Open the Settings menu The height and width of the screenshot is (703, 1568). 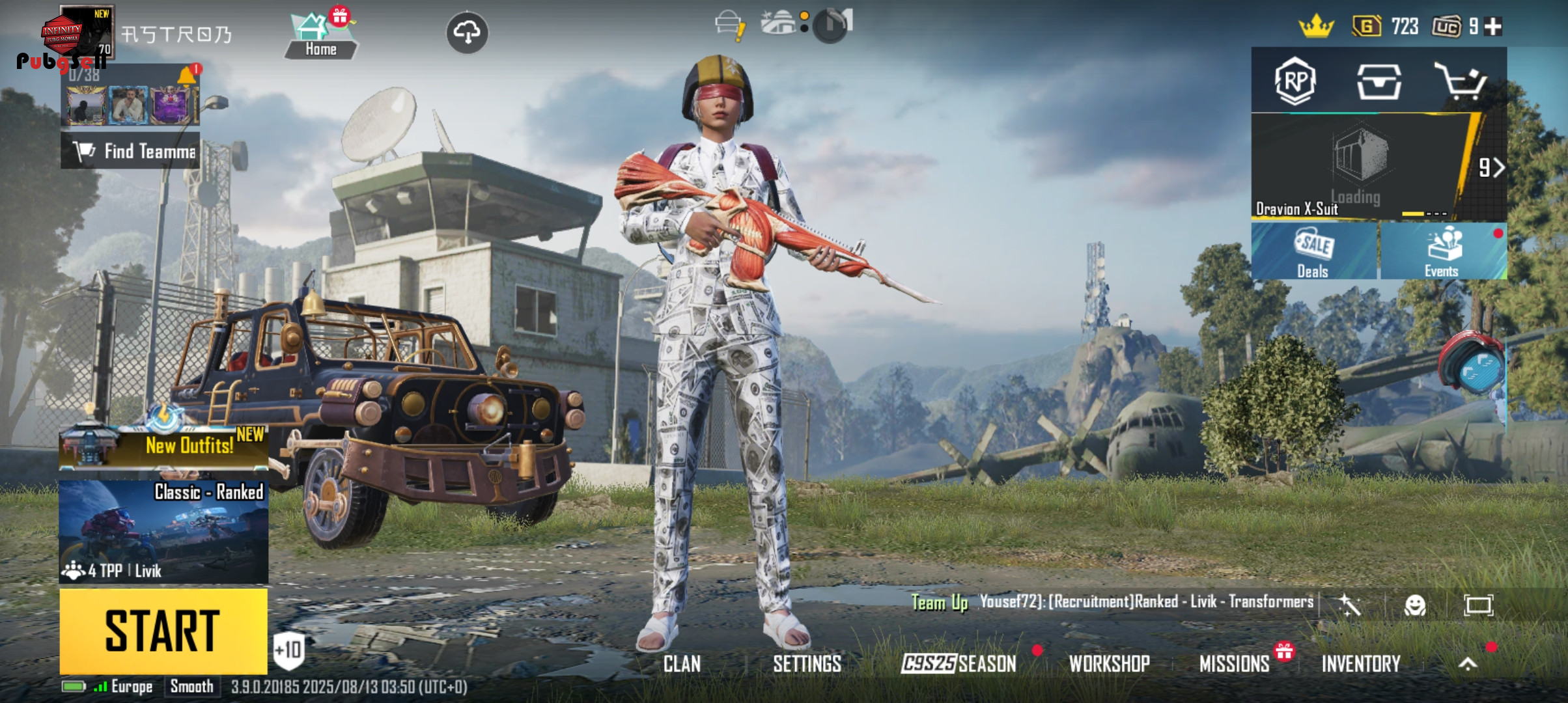click(x=807, y=664)
